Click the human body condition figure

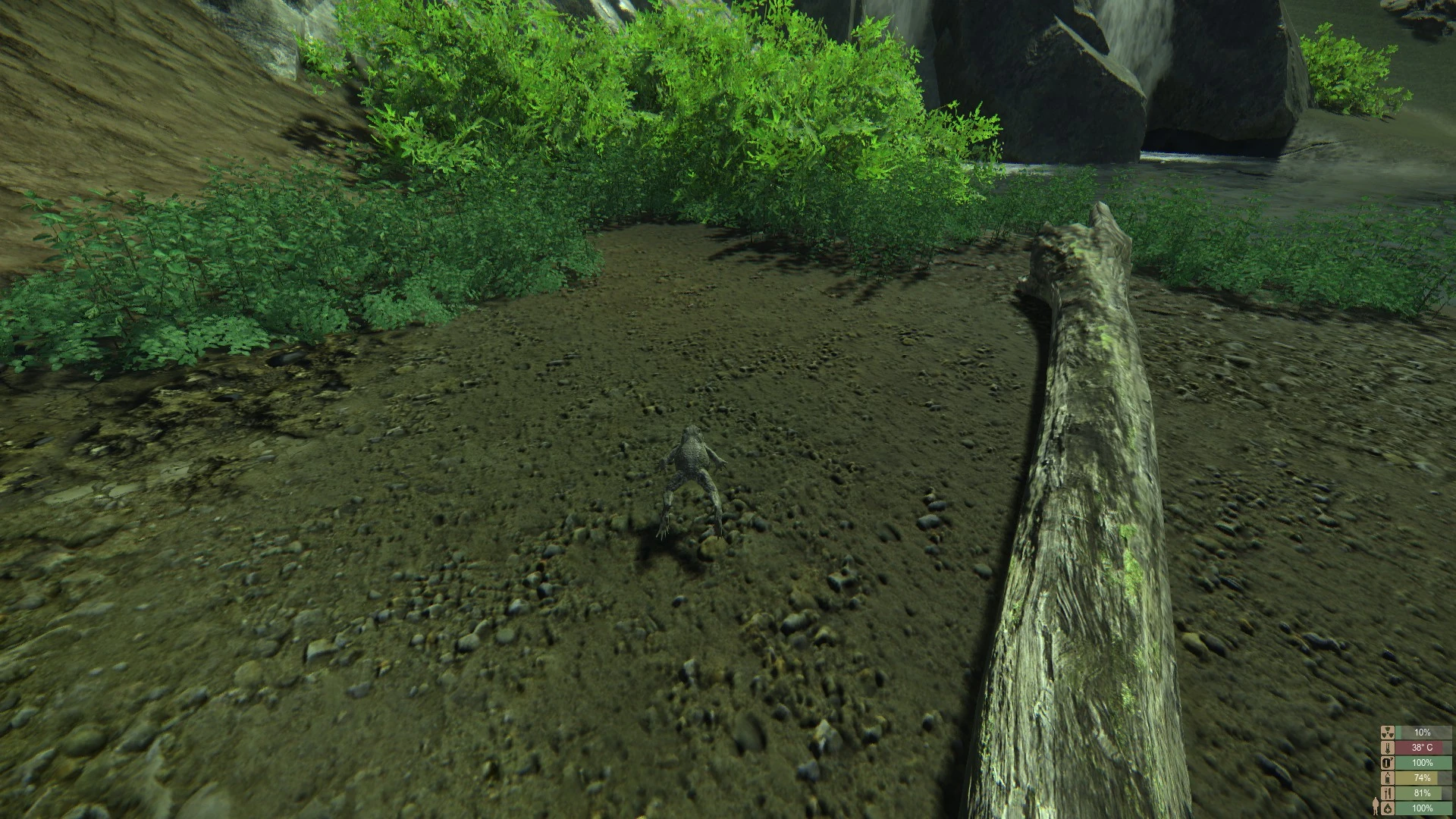click(1376, 806)
